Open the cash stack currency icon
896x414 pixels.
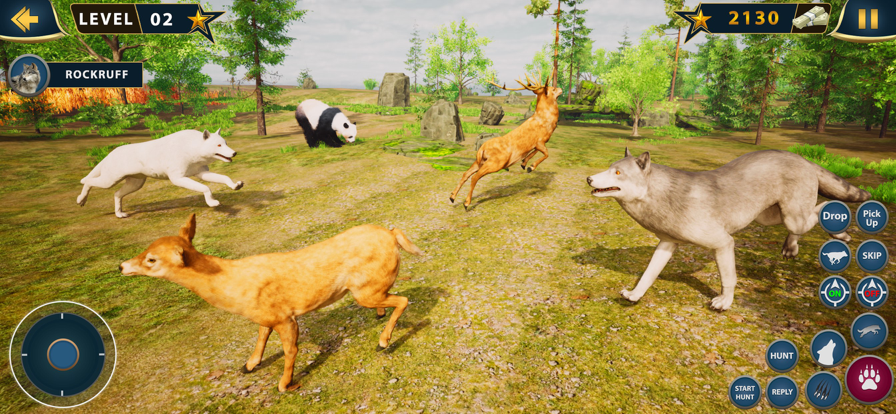coord(811,18)
